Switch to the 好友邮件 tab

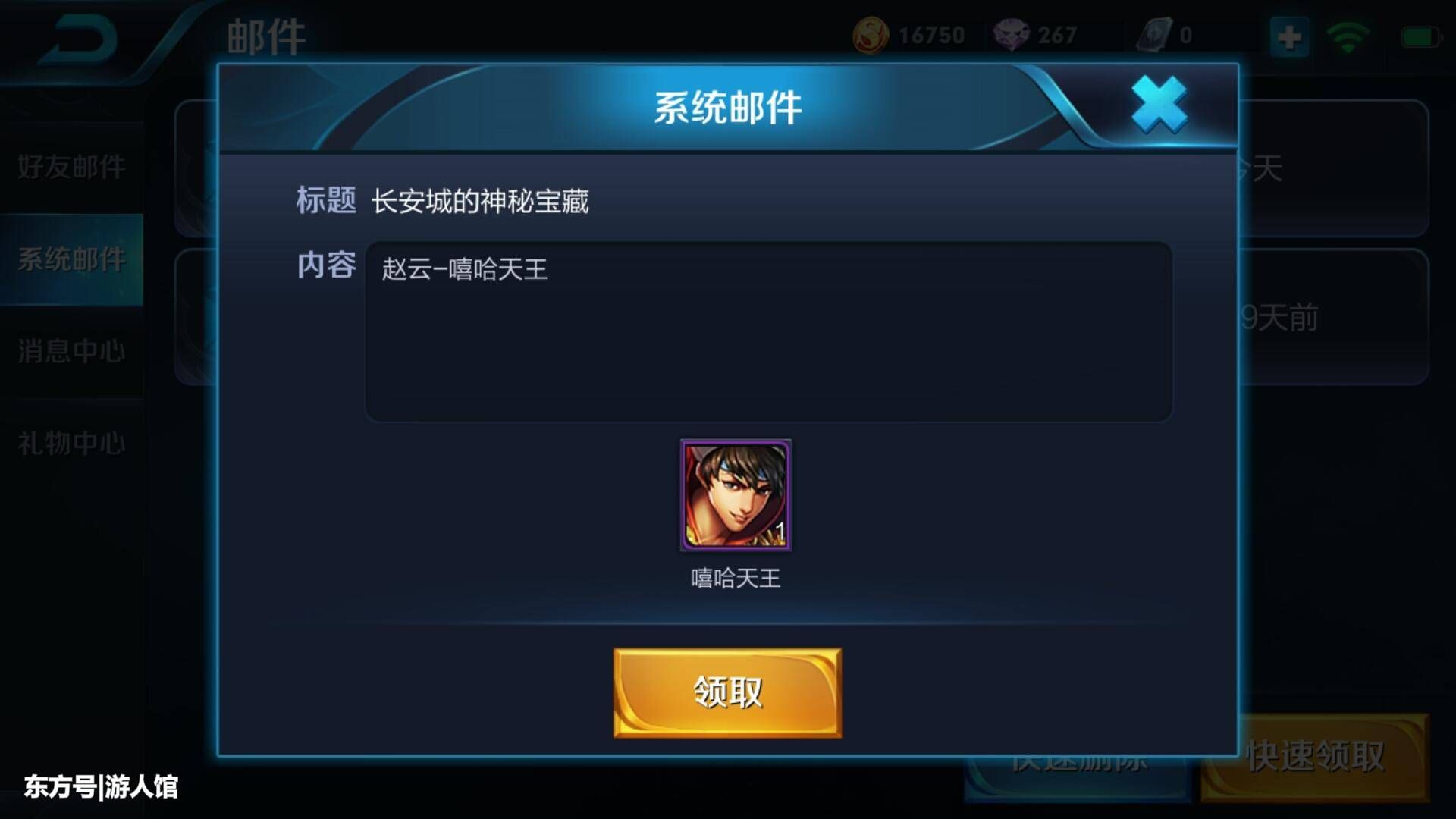[72, 168]
